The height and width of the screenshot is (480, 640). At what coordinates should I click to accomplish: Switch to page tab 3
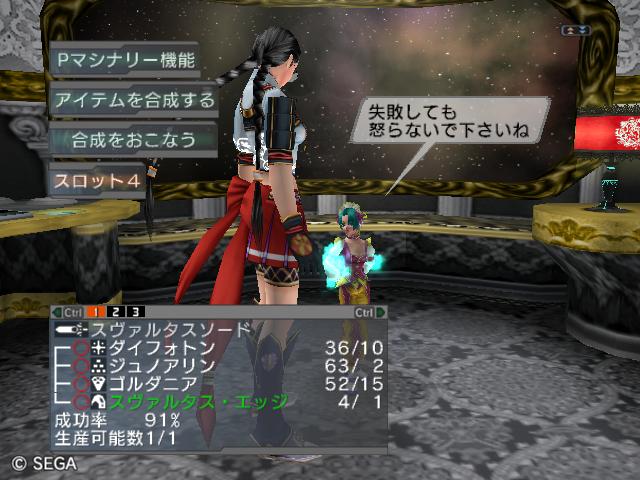pyautogui.click(x=134, y=313)
